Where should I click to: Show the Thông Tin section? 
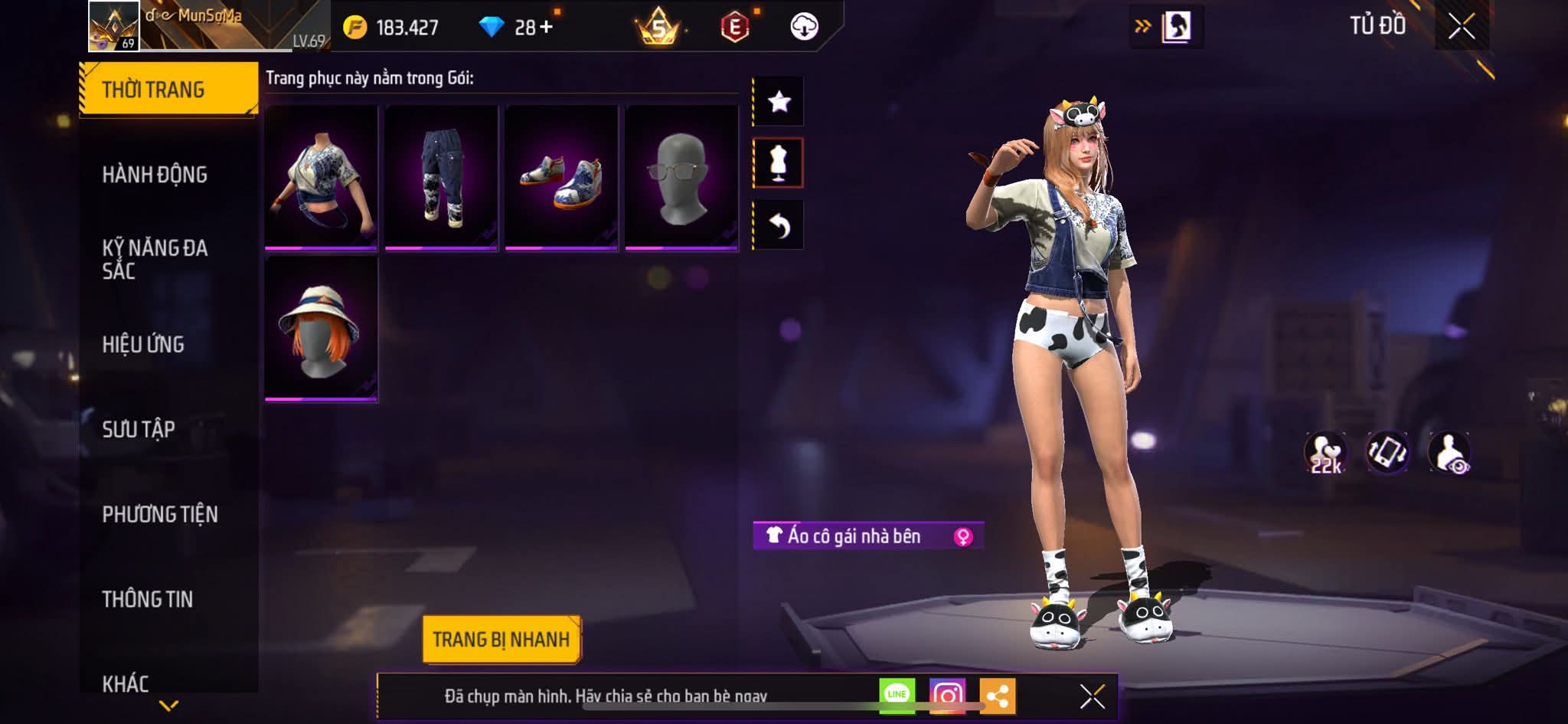coord(148,599)
